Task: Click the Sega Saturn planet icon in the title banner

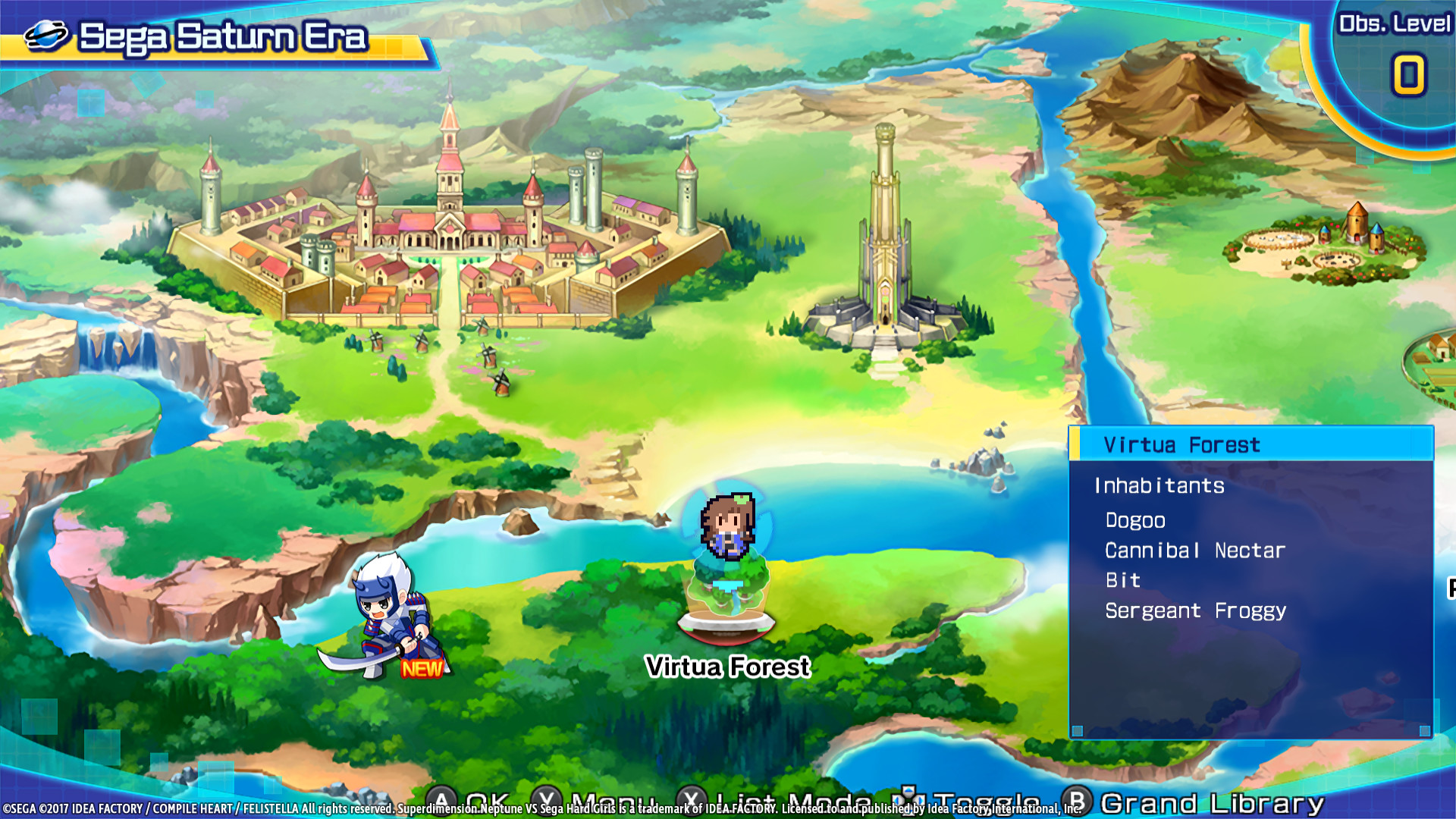Action: tap(47, 34)
